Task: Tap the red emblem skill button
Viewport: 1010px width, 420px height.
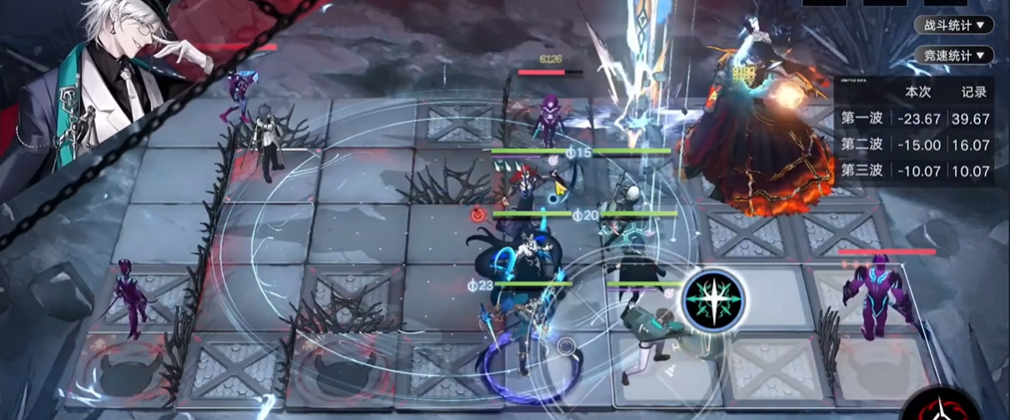Action: [x=939, y=408]
